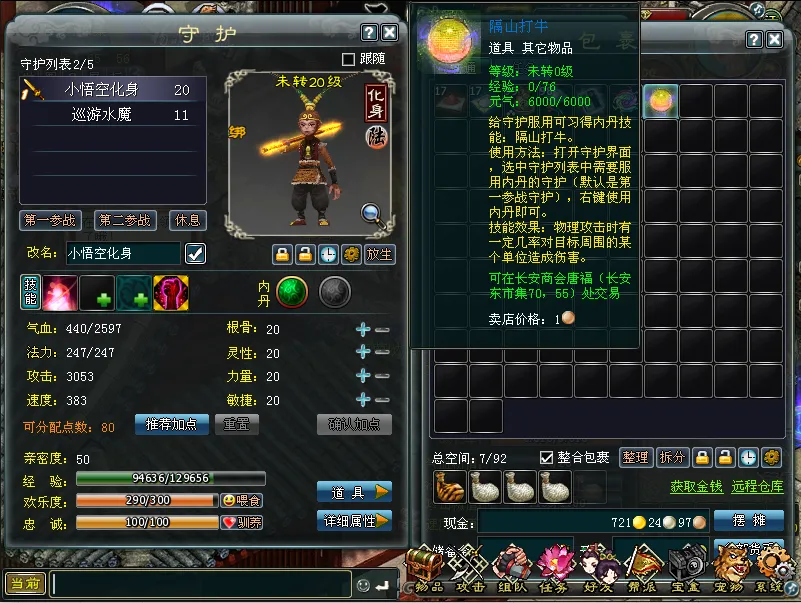Click the 休息 rest button

point(187,220)
